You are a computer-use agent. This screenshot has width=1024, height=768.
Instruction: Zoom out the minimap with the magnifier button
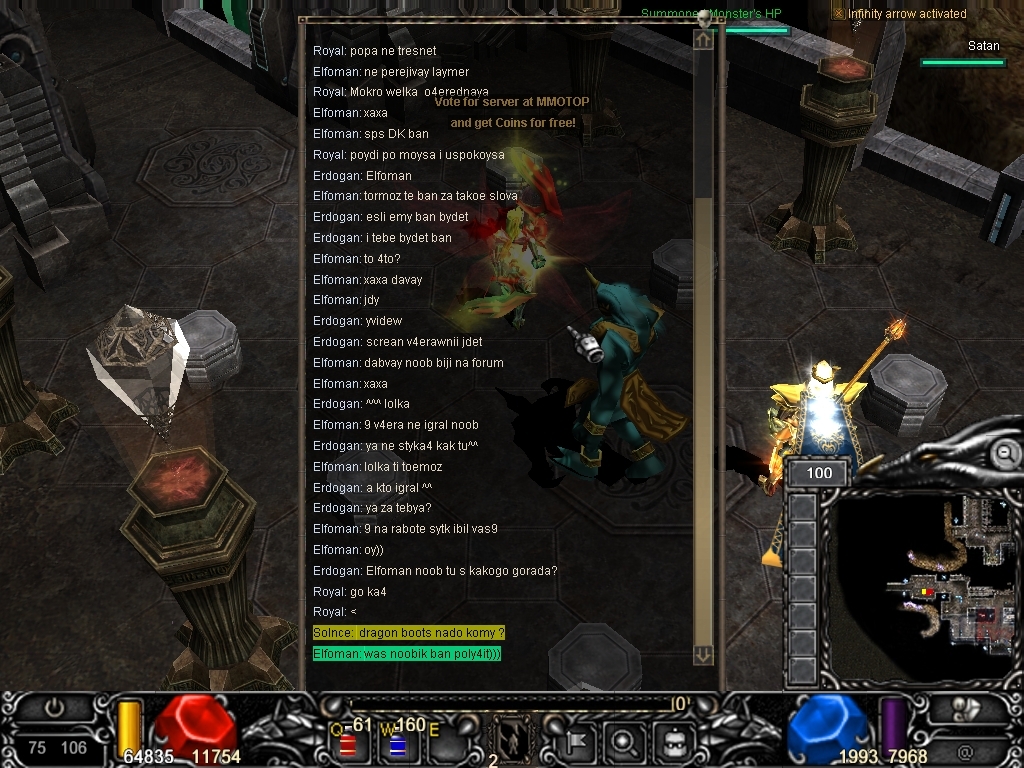(x=1004, y=454)
